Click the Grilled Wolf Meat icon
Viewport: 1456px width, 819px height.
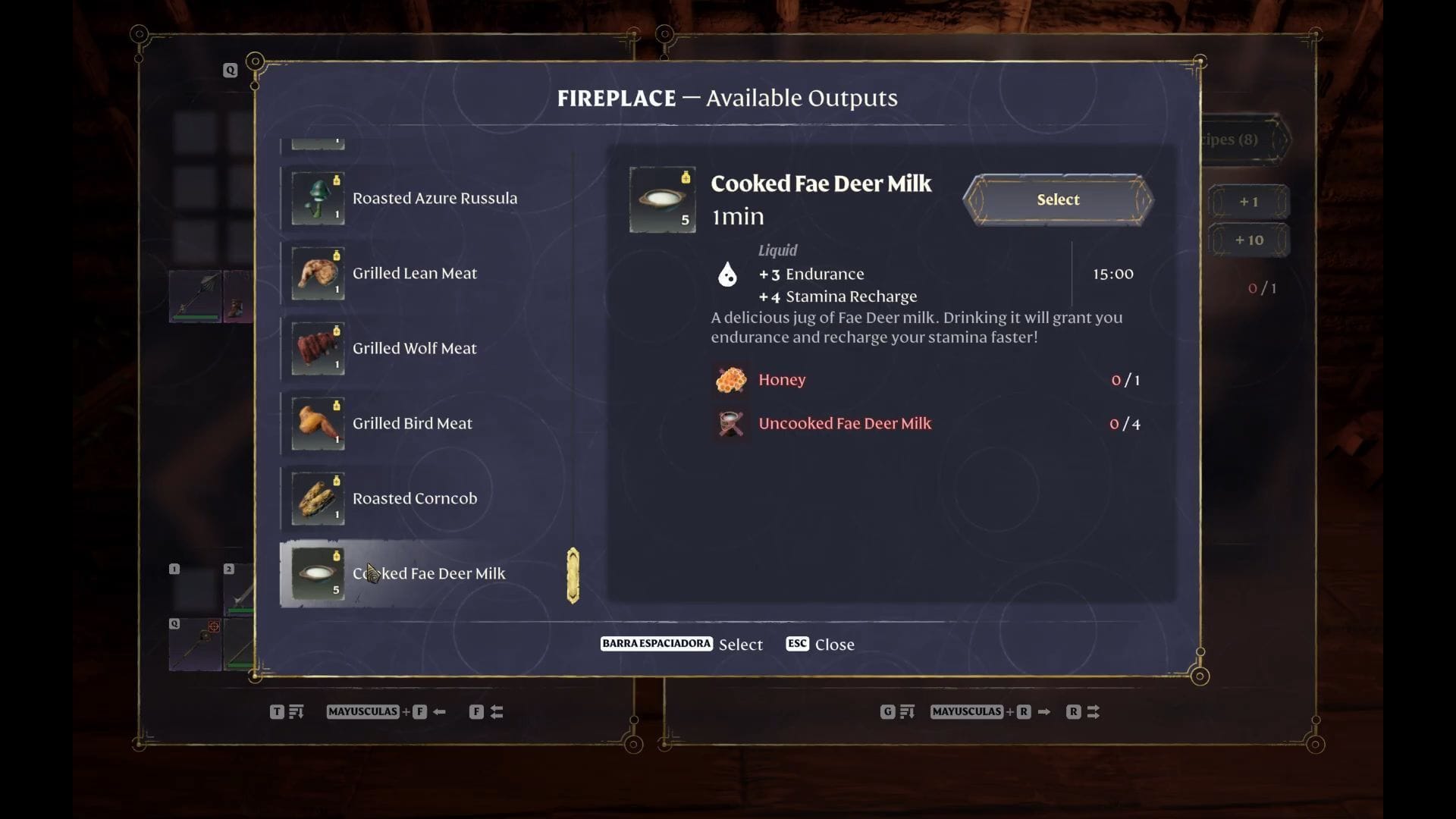click(316, 348)
